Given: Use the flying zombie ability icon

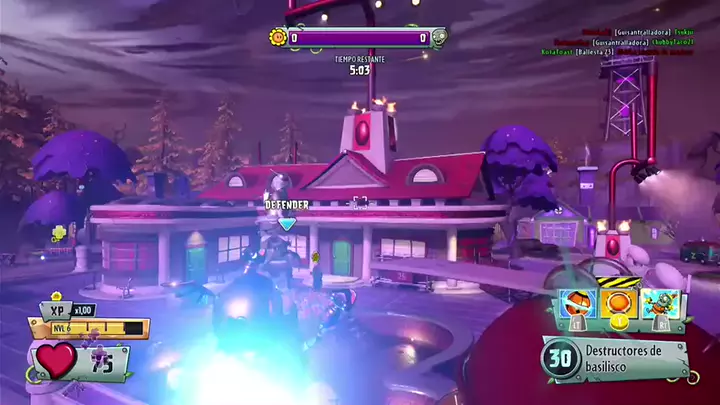Looking at the screenshot, I should point(660,304).
